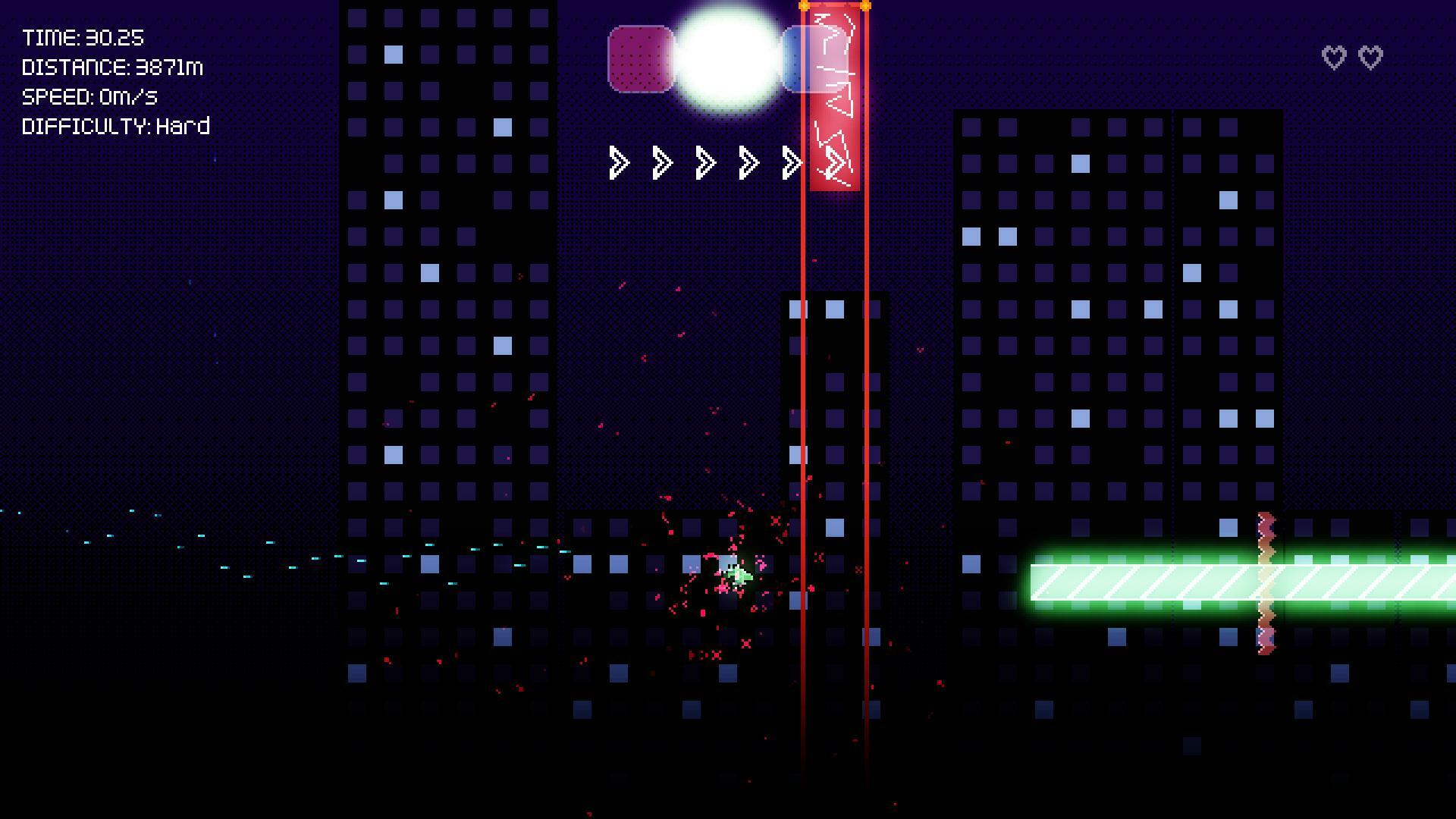Image resolution: width=1456 pixels, height=819 pixels.
Task: Click the cracked red banner obstacle
Action: point(834,99)
